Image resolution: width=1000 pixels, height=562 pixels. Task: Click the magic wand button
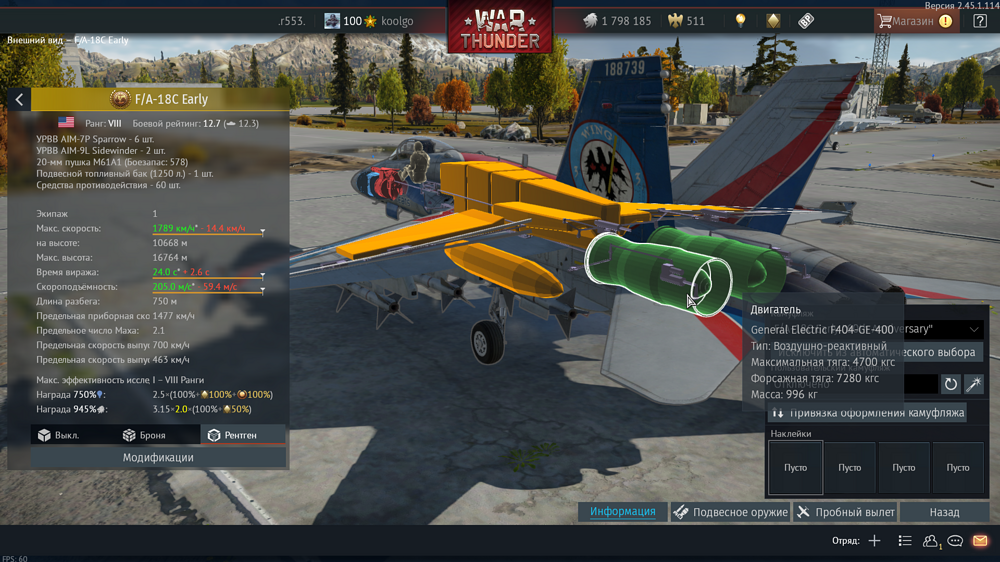(x=973, y=384)
